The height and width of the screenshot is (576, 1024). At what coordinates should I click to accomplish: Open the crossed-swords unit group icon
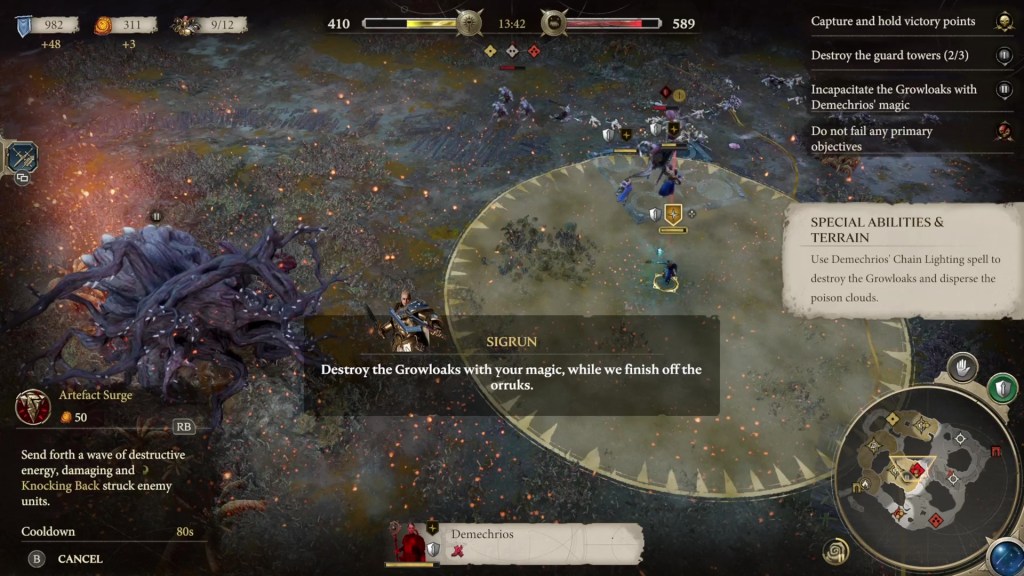[x=22, y=157]
